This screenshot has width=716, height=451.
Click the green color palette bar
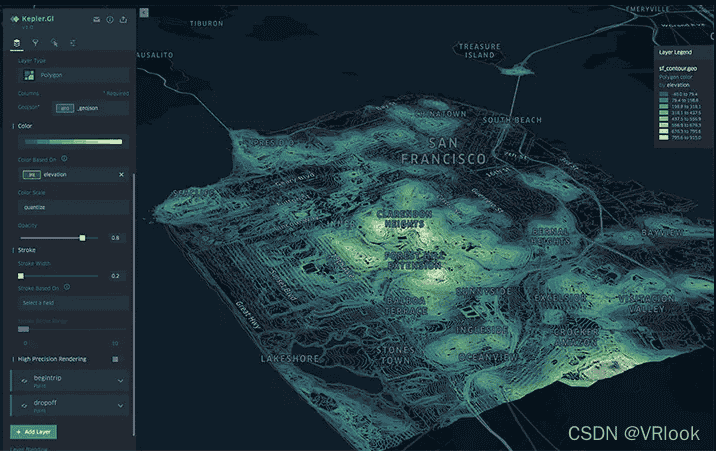74,141
